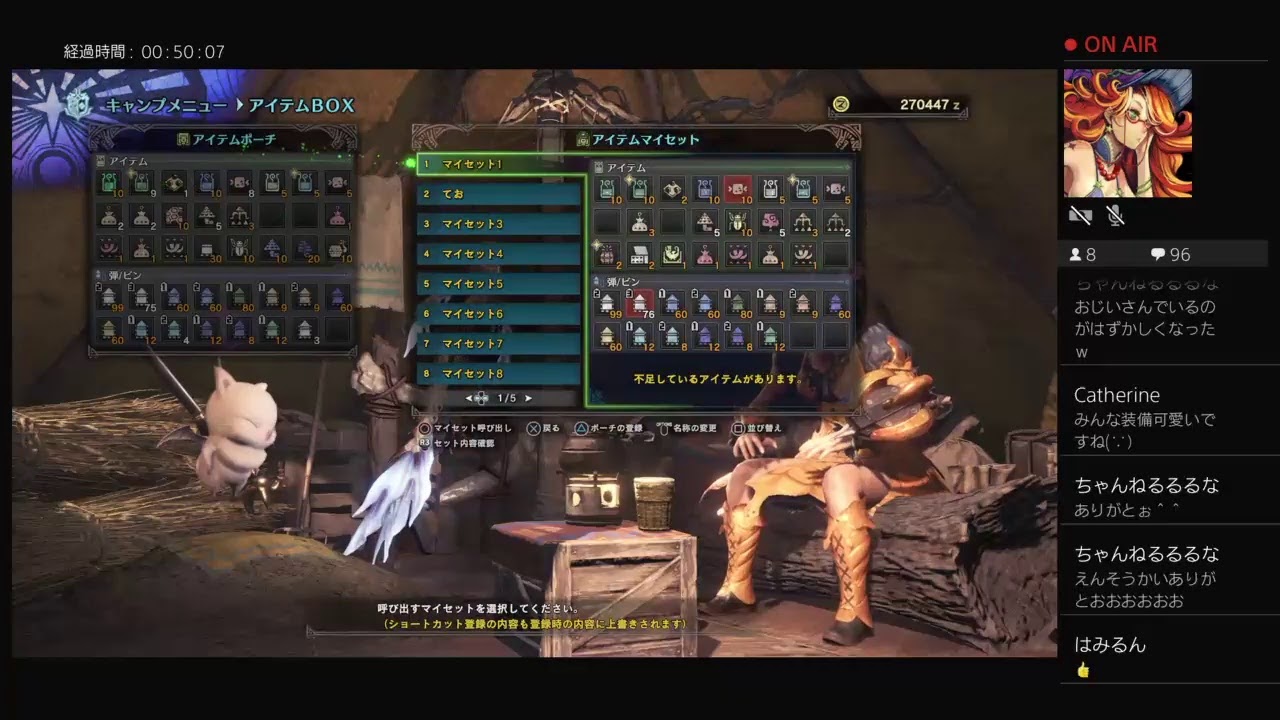Select the Trap Tool icon in the pouch
Image resolution: width=1280 pixels, height=720 pixels.
(207, 248)
